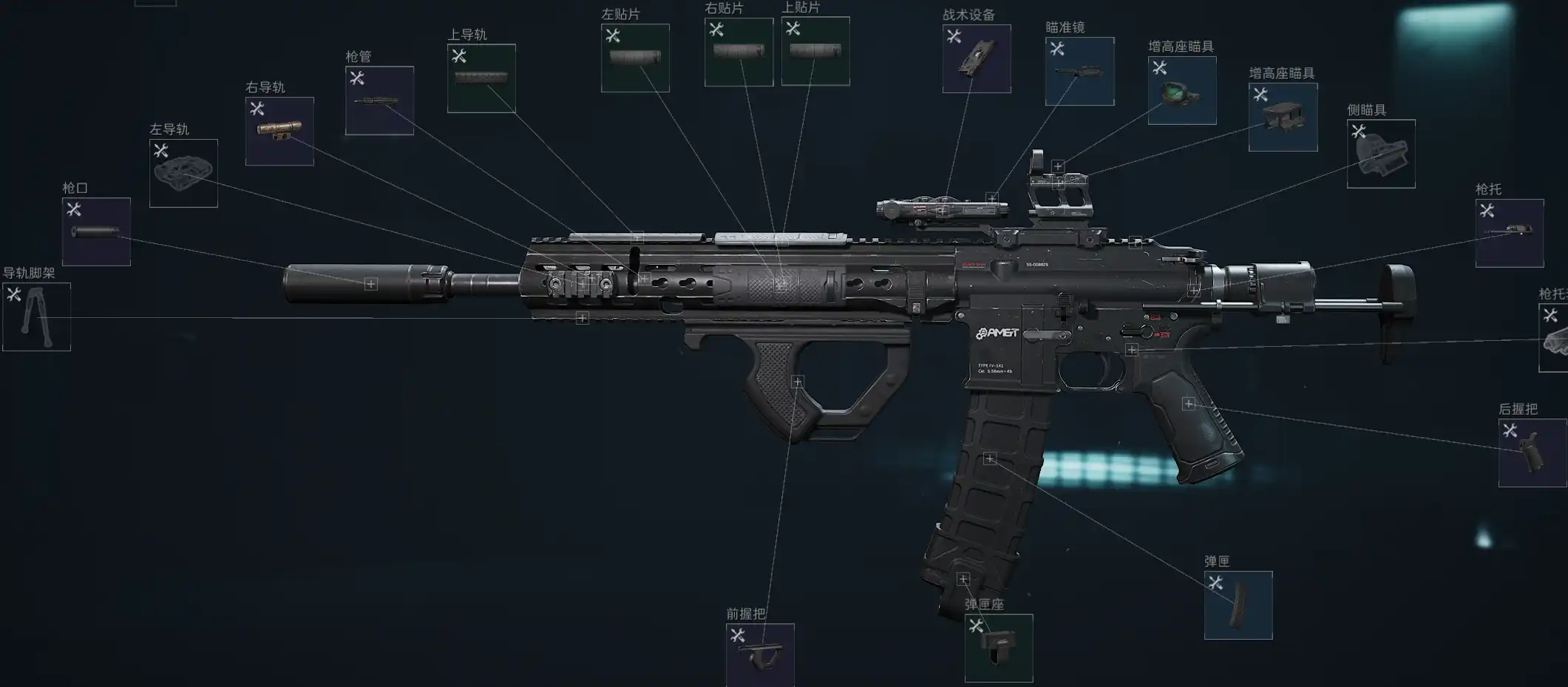The height and width of the screenshot is (687, 1568).
Task: Choose the 左导轨 left rail slot
Action: point(183,173)
